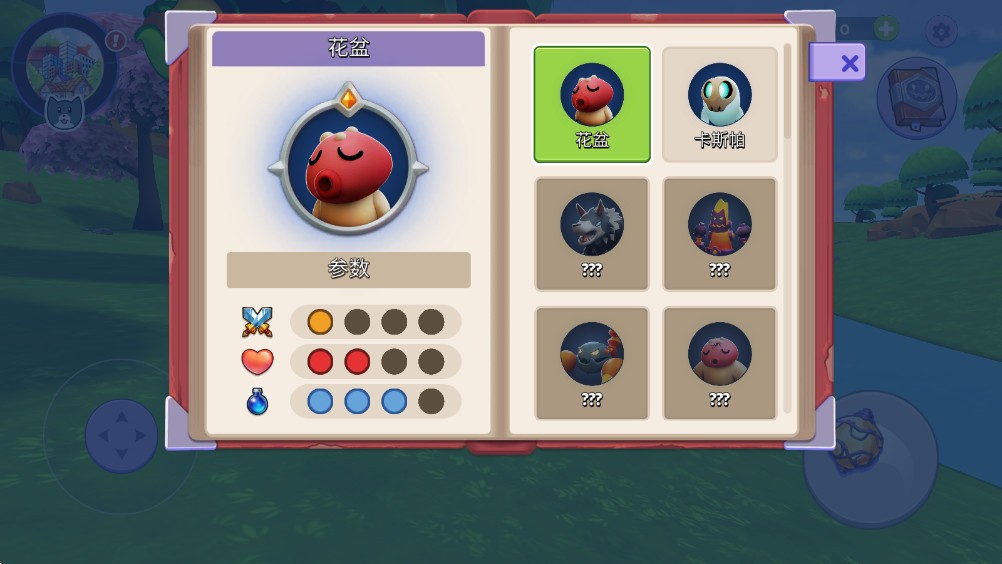Choose the locked pink sleeping creature card
1002x564 pixels.
(720, 363)
